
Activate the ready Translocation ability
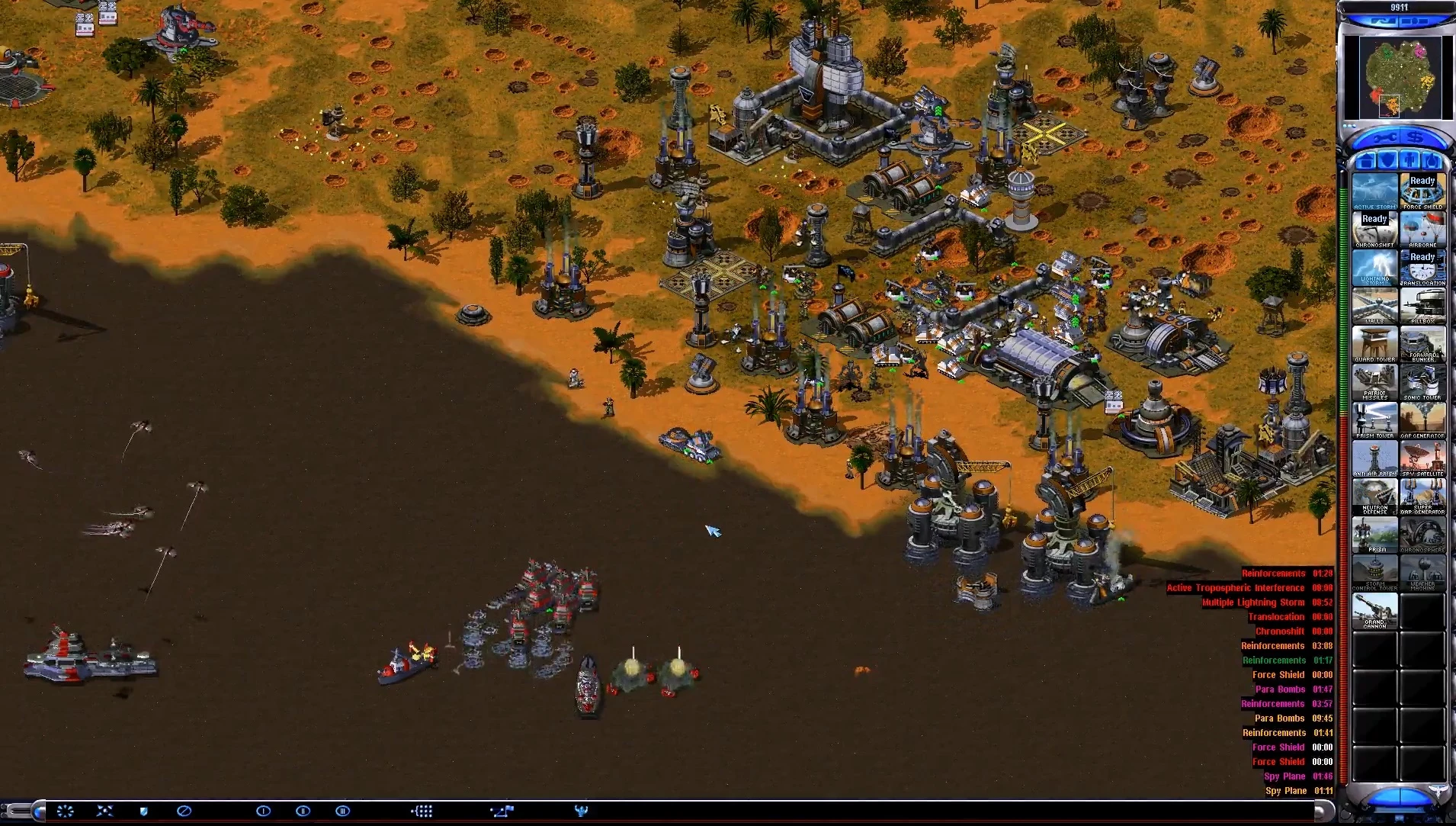click(x=1422, y=267)
